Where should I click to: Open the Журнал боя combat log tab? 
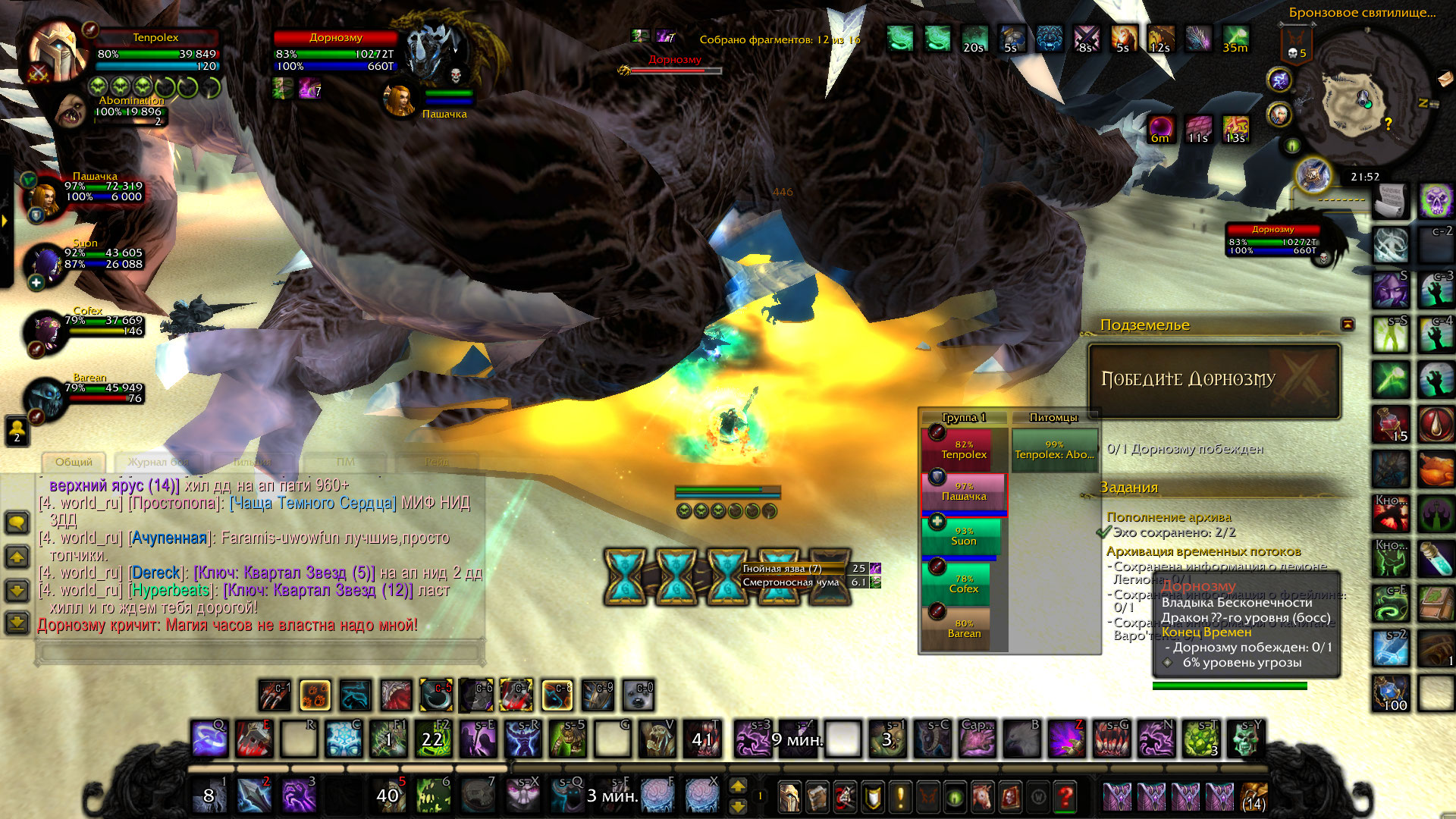(158, 462)
